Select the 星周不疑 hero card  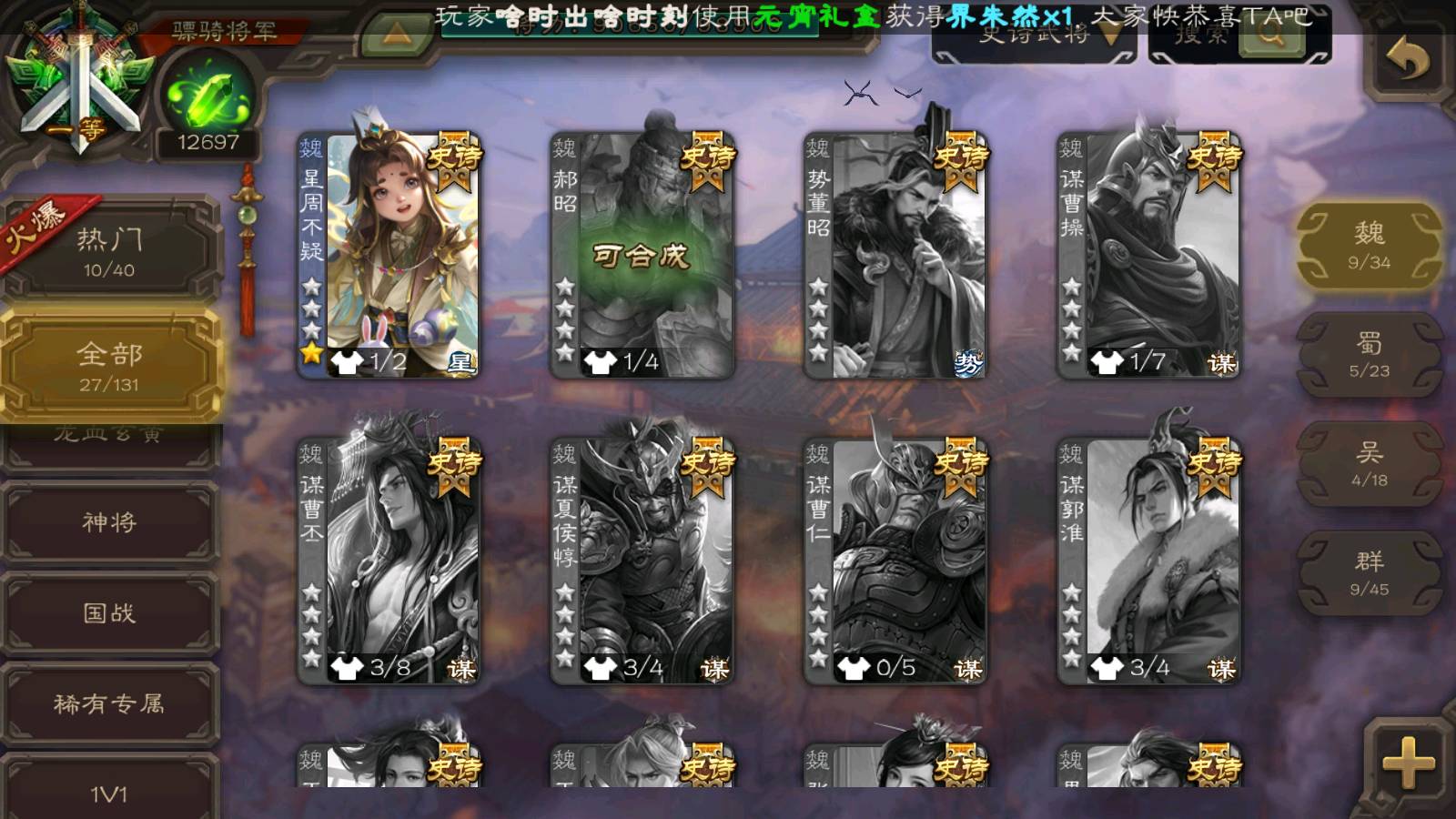click(389, 255)
